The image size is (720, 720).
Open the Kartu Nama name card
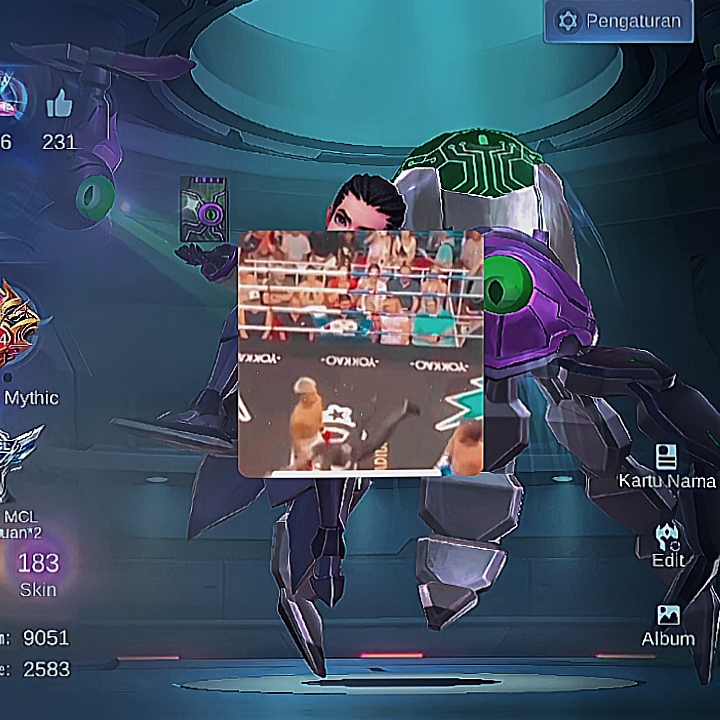pos(667,467)
